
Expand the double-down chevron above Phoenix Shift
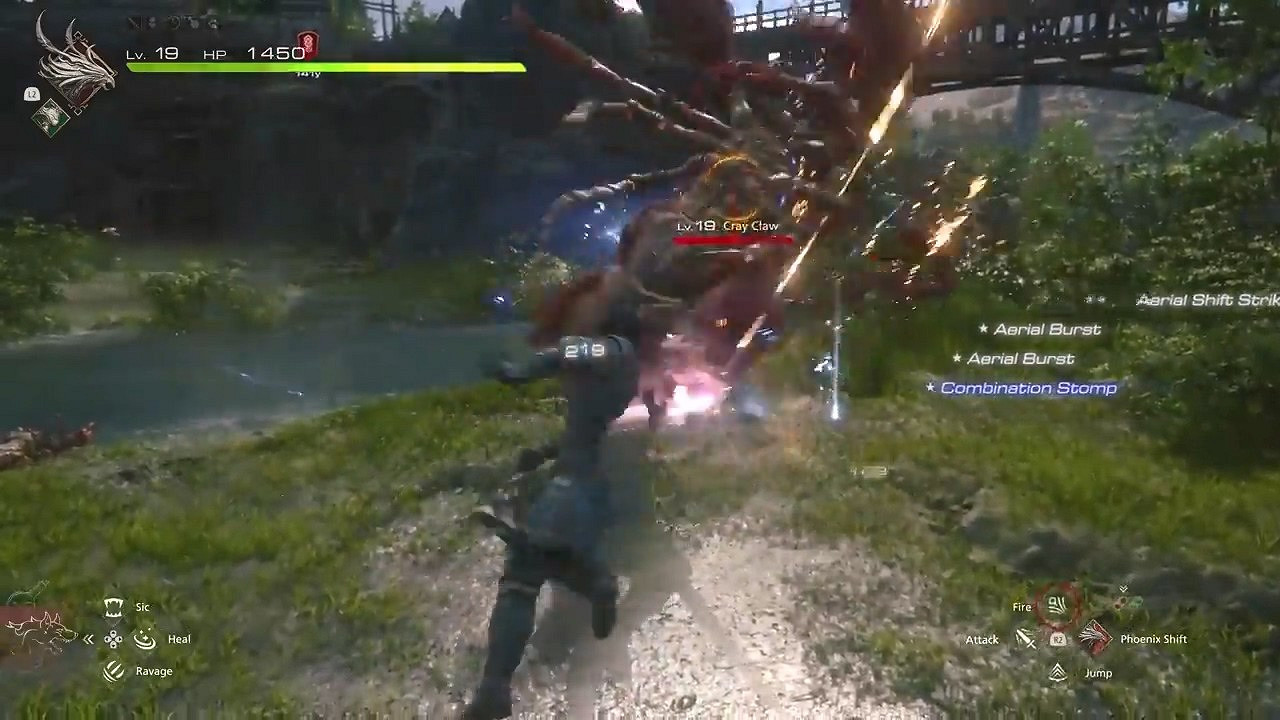tap(1123, 589)
